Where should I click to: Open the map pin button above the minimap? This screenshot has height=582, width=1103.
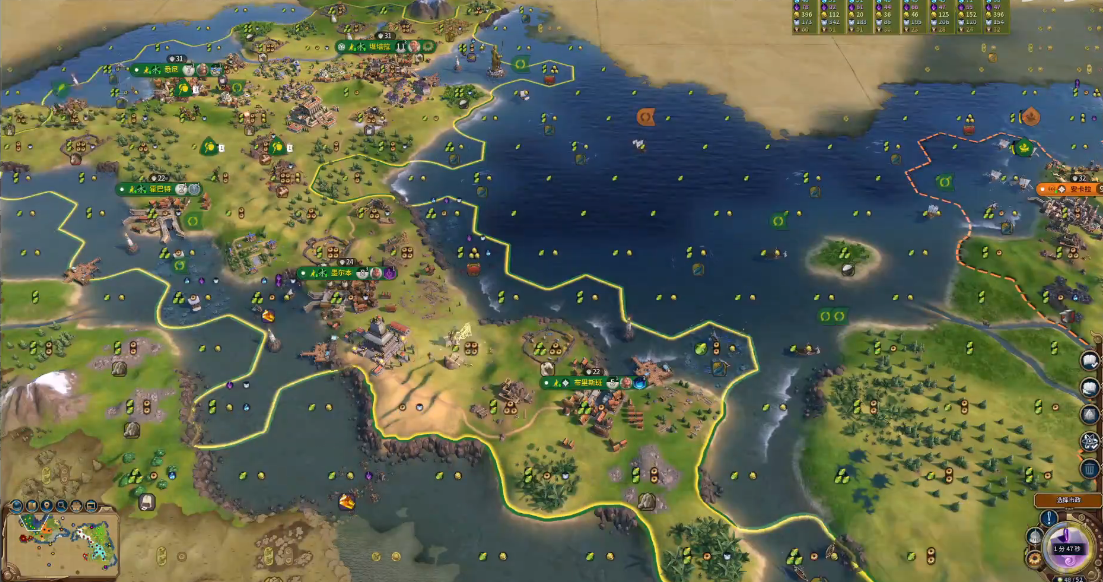click(47, 505)
